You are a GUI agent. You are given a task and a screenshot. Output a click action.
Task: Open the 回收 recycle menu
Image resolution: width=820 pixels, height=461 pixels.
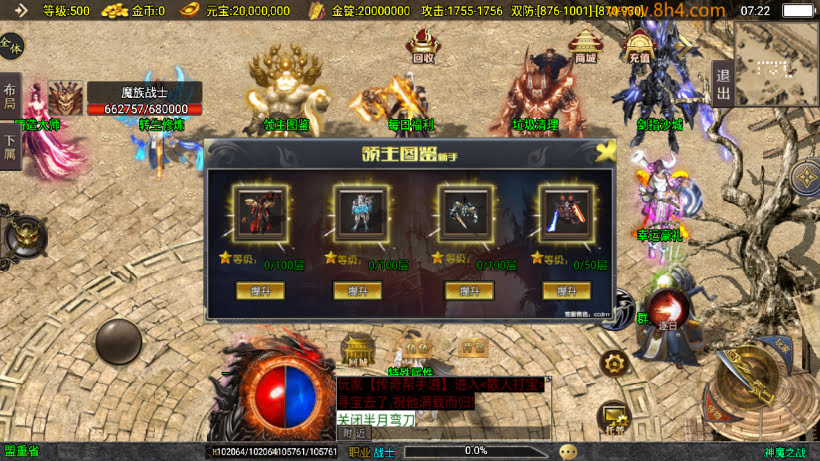[423, 46]
